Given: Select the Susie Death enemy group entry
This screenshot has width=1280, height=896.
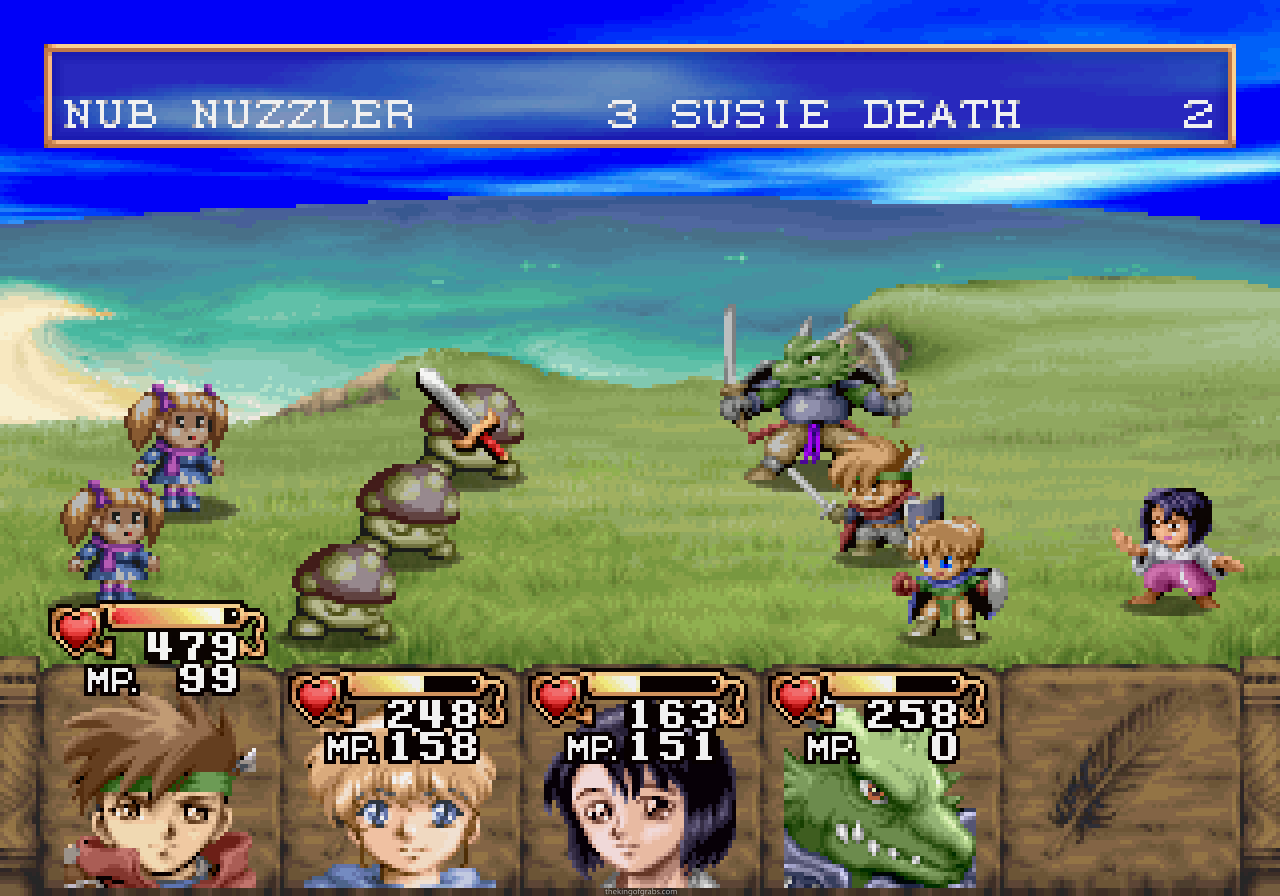Looking at the screenshot, I should [845, 114].
